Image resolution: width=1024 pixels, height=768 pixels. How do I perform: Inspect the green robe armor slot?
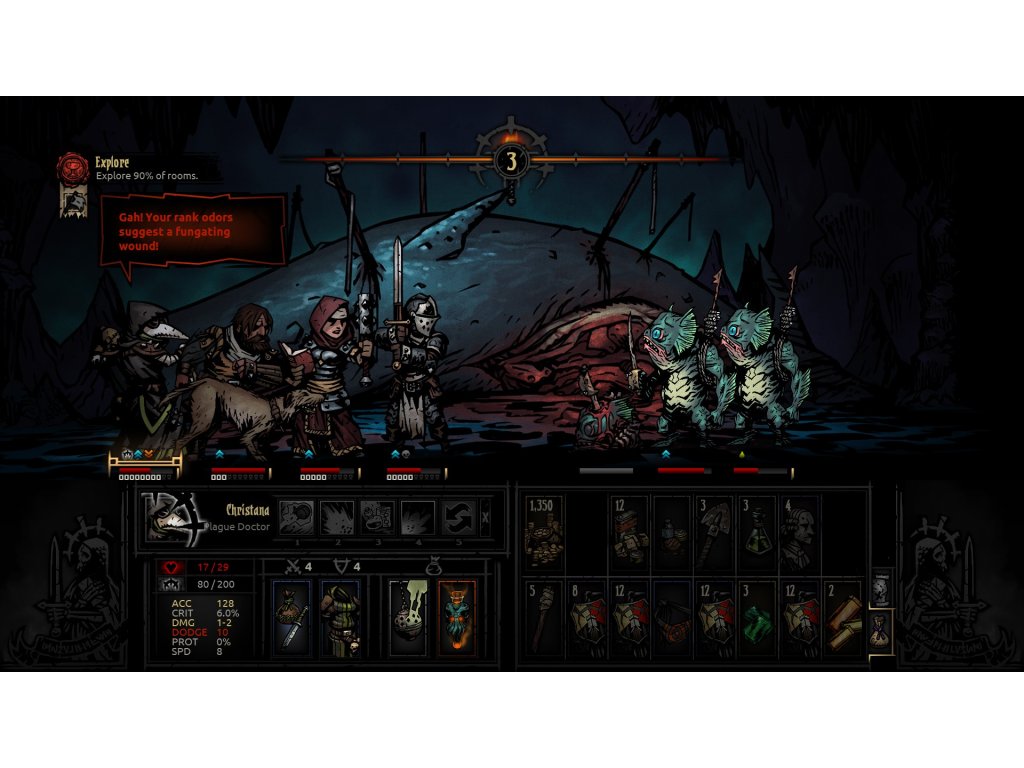coord(341,617)
